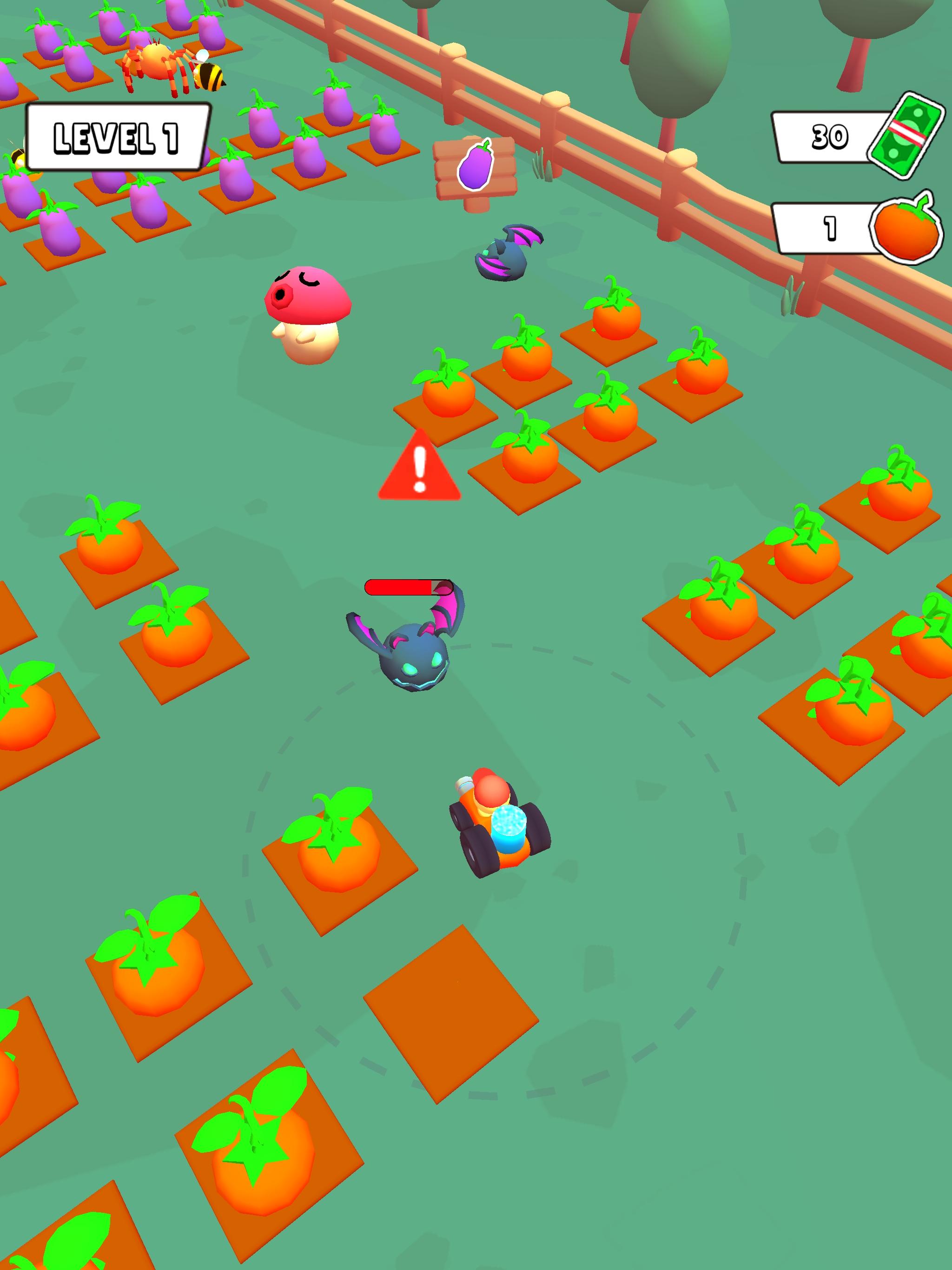Tap the green cash money icon
The height and width of the screenshot is (1270, 952).
click(908, 134)
